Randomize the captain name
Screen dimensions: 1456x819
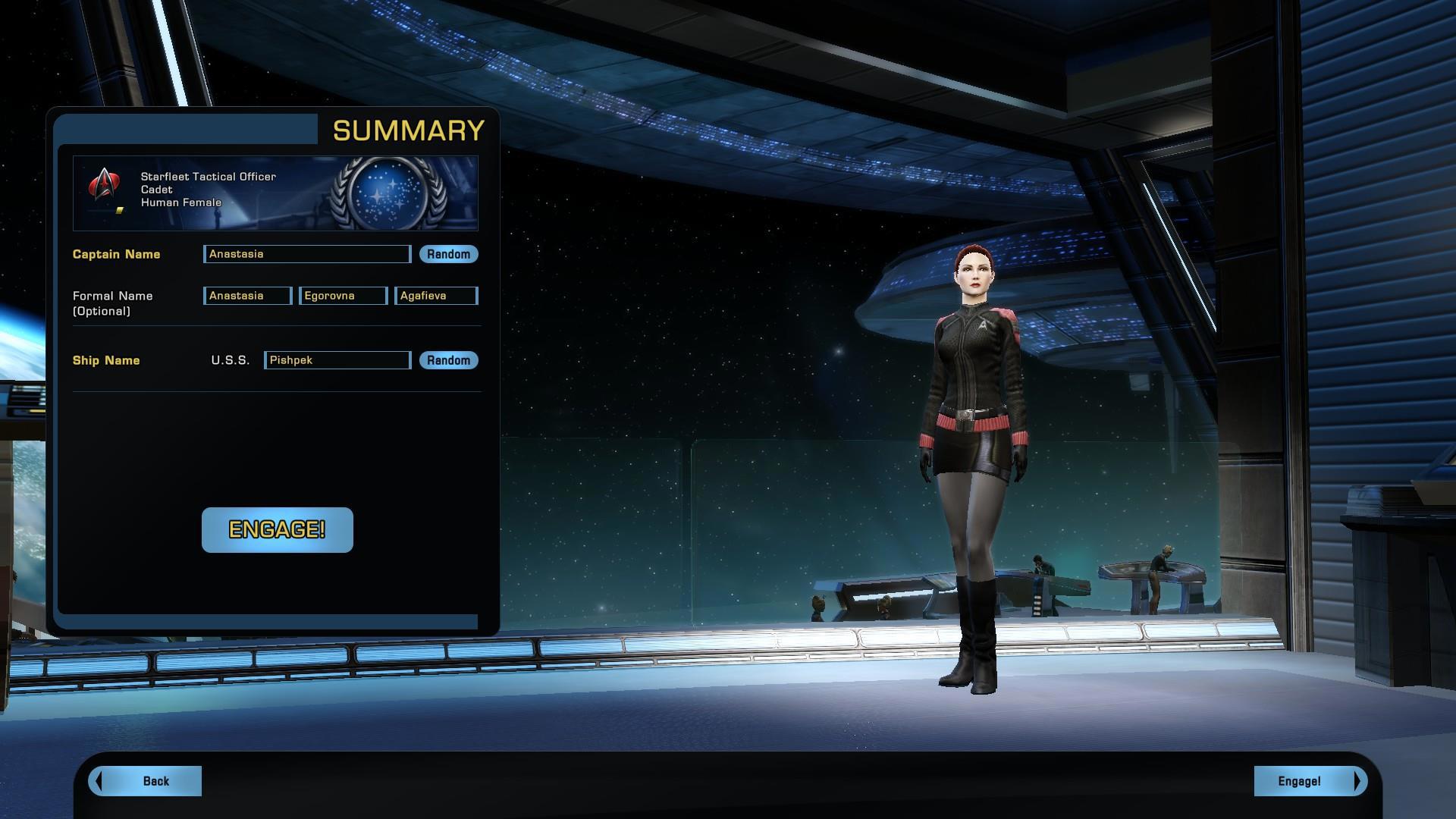448,254
